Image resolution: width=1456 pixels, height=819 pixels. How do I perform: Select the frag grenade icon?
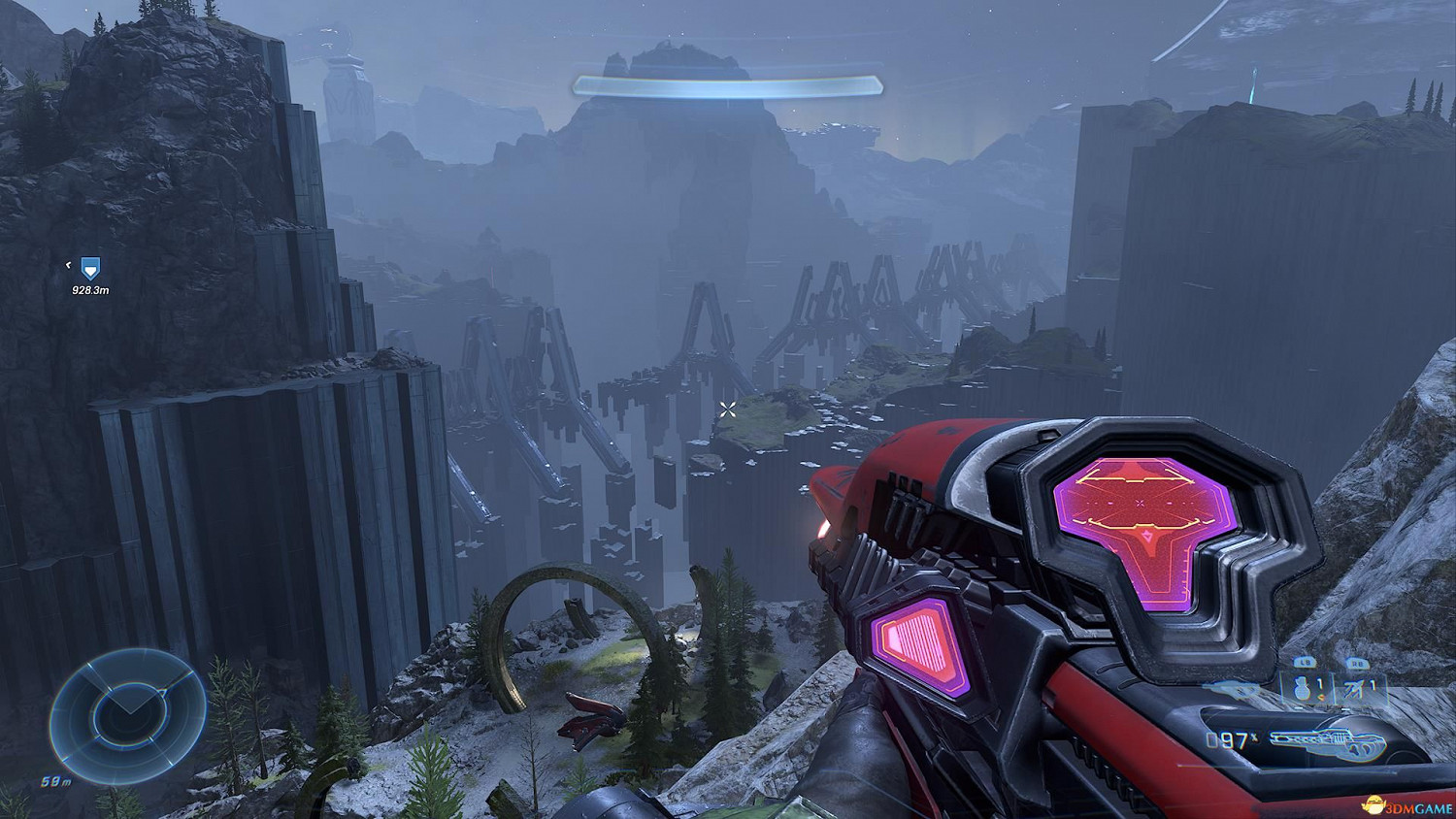click(x=1303, y=688)
